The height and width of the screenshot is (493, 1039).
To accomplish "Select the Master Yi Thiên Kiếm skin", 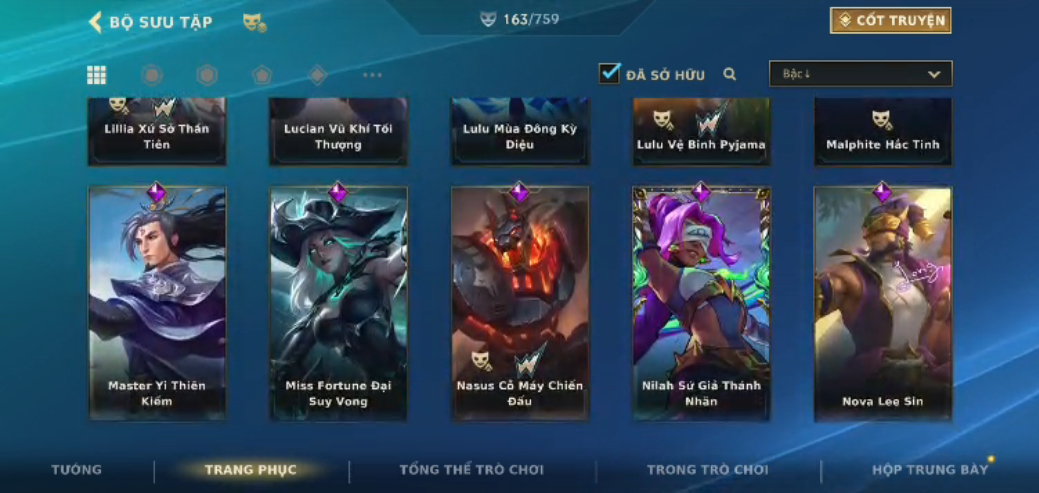I will coord(157,302).
